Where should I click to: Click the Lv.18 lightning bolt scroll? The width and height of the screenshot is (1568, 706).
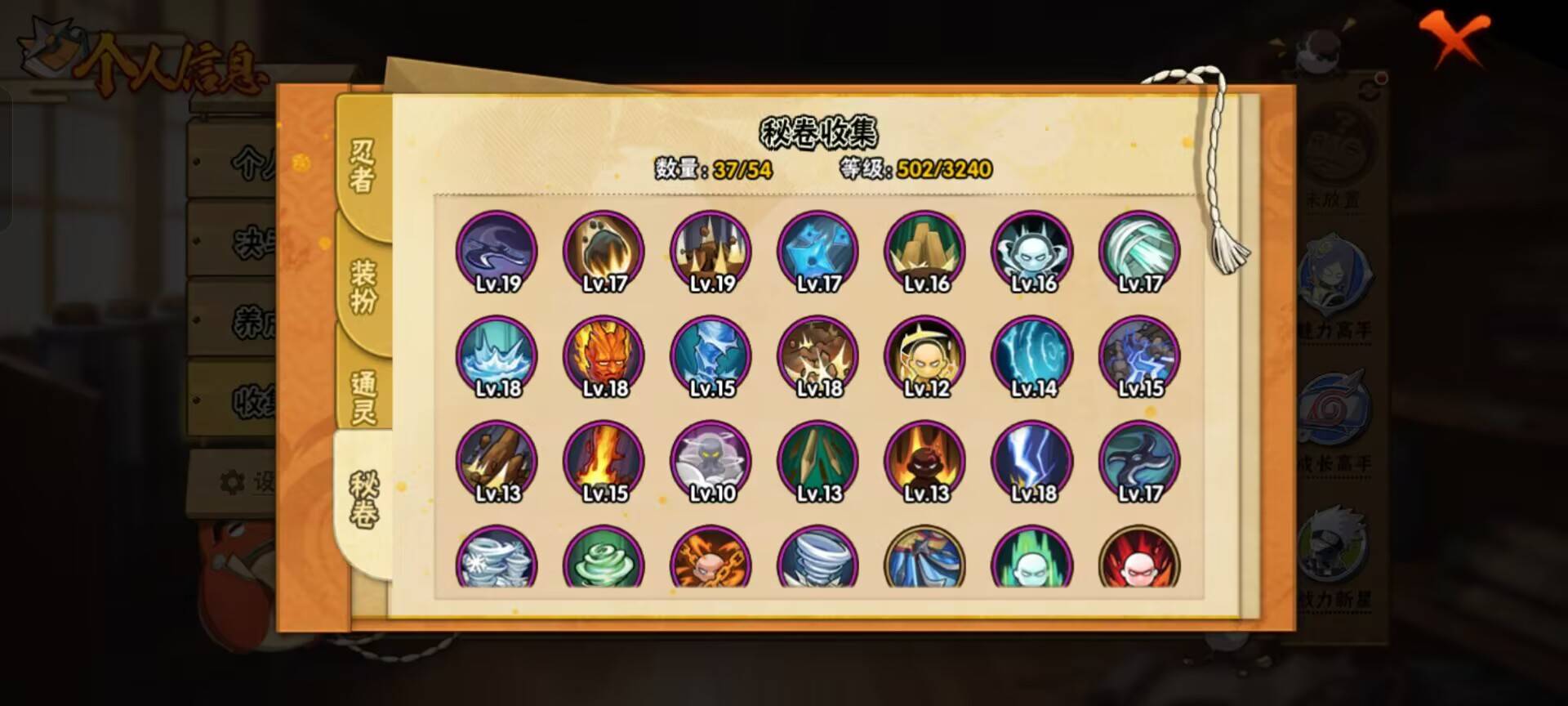[x=1031, y=463]
